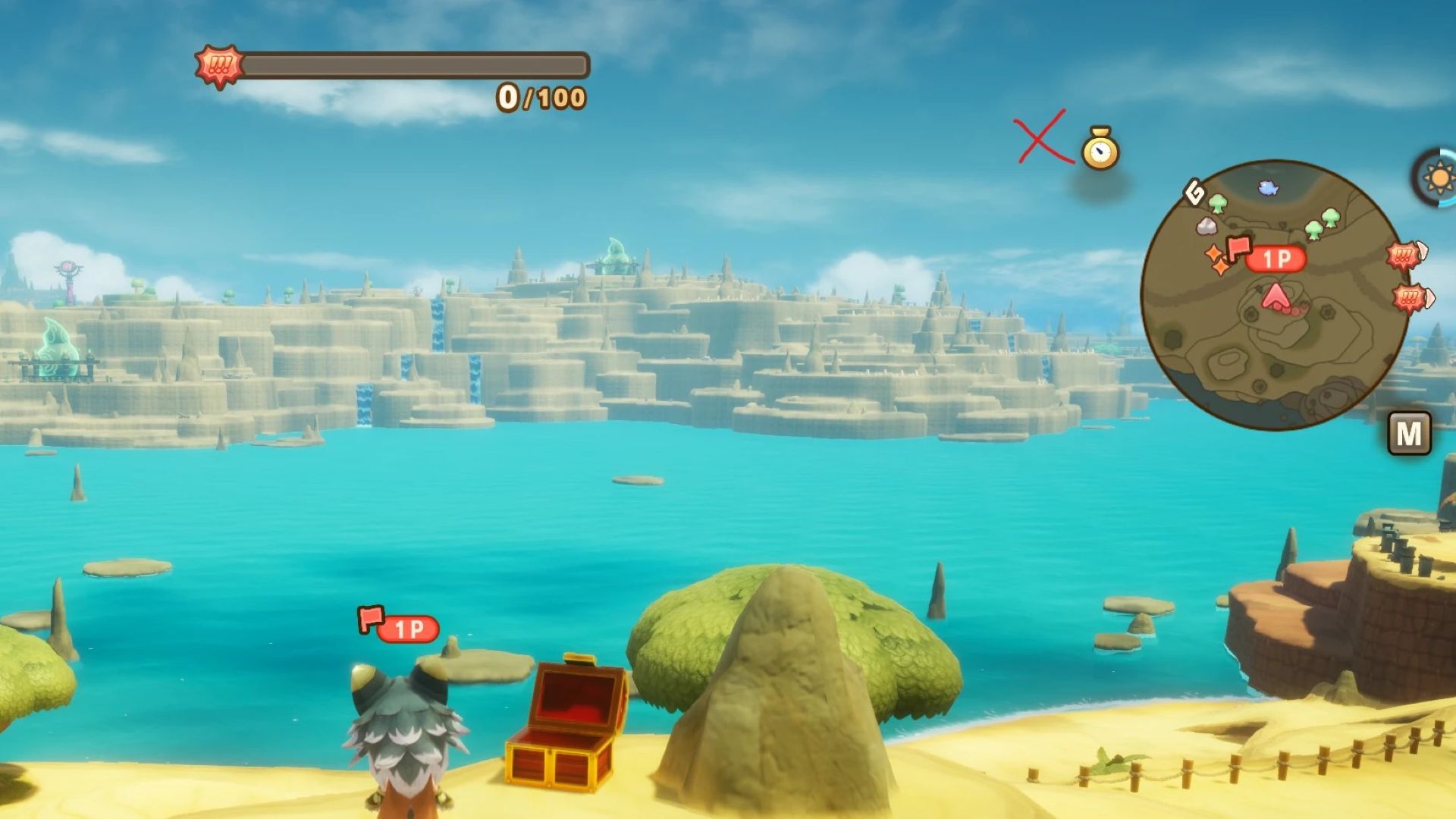Click the blue fish marker on minimap
This screenshot has width=1456, height=819.
1268,187
